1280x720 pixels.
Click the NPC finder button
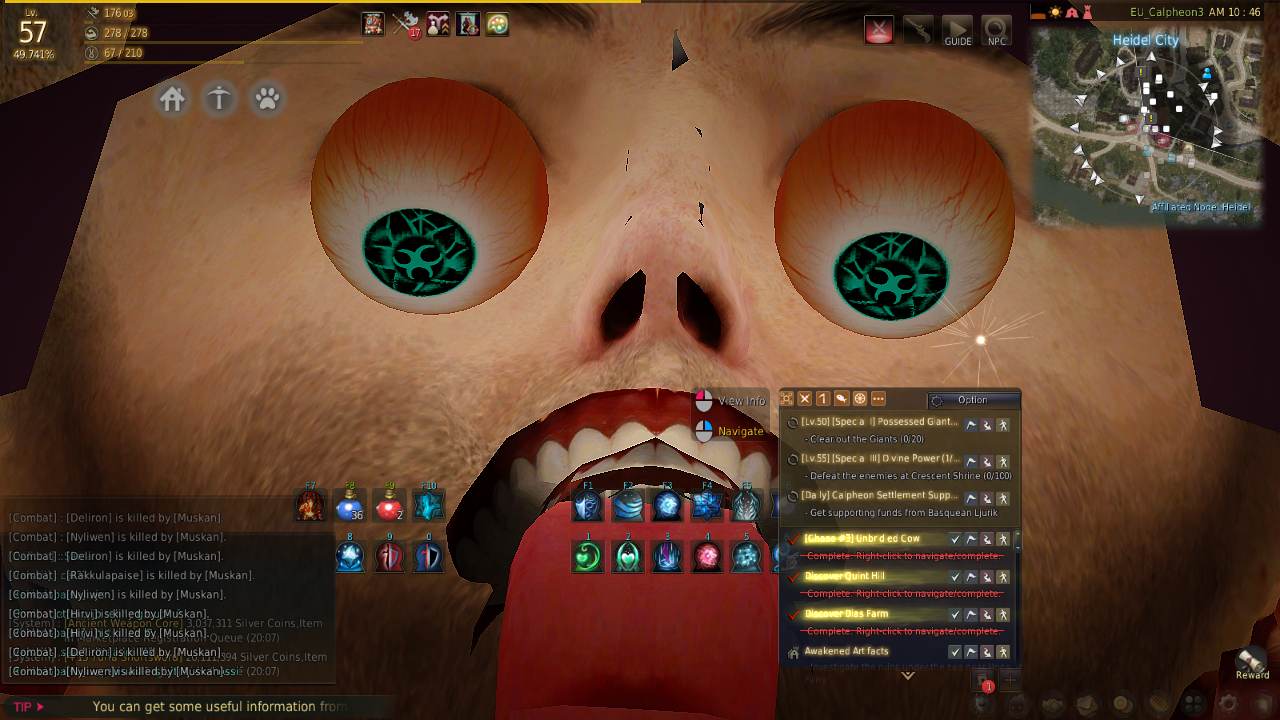pos(996,31)
